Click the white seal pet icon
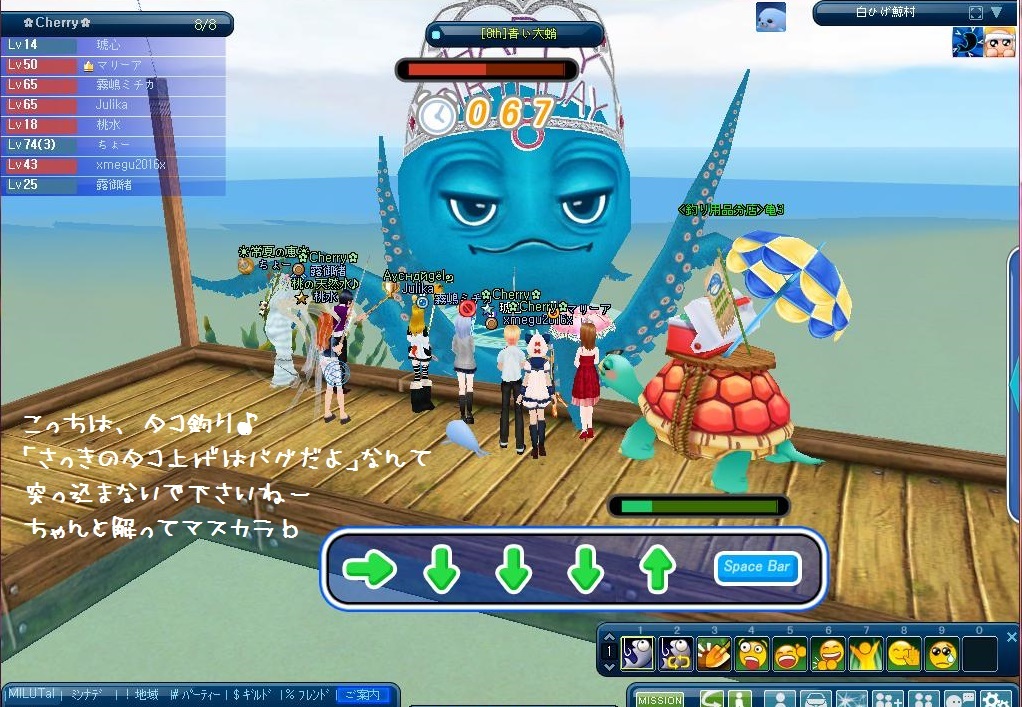The image size is (1022, 707). coord(770,17)
